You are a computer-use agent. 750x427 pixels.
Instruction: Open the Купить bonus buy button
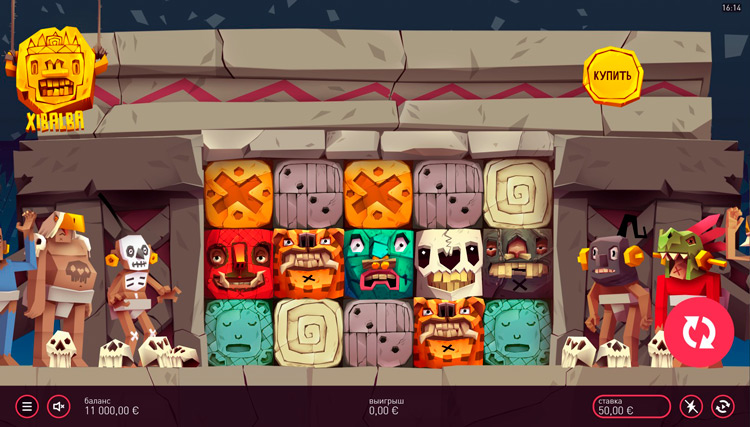pos(612,75)
